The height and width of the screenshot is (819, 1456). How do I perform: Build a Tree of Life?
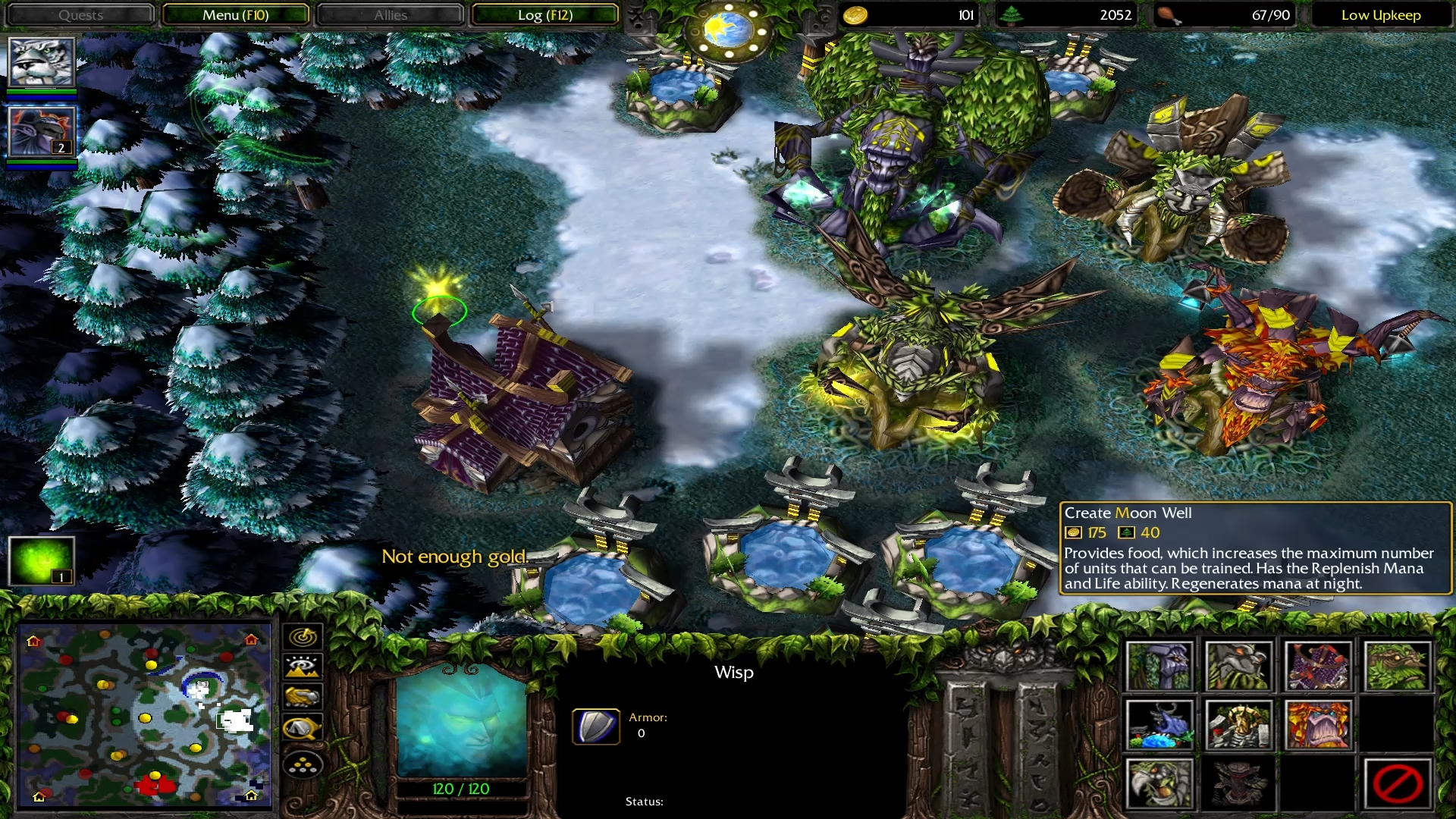tap(1159, 667)
